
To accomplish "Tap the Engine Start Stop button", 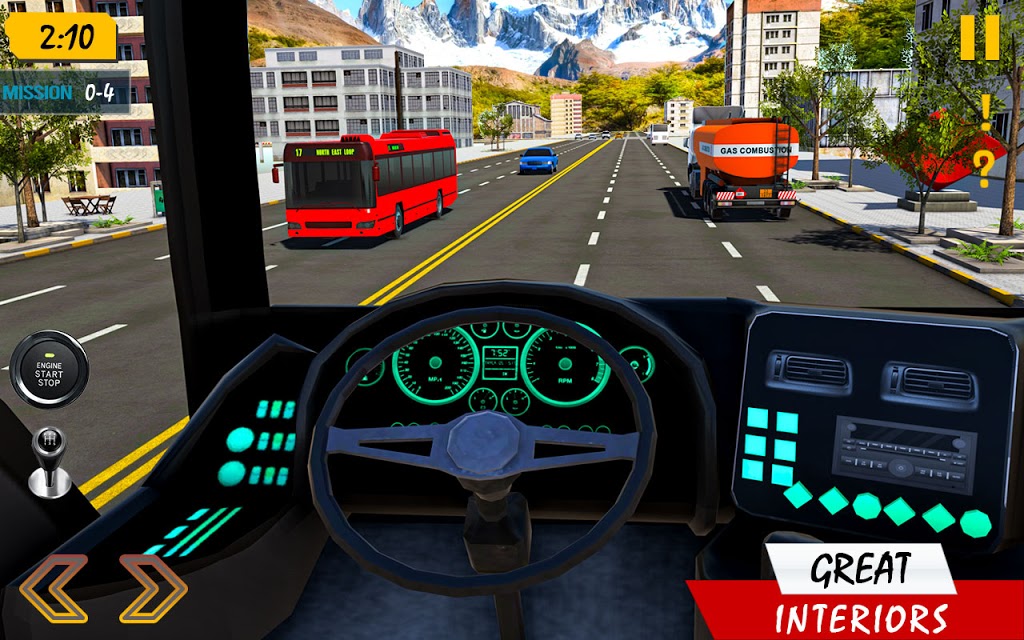I will [49, 369].
